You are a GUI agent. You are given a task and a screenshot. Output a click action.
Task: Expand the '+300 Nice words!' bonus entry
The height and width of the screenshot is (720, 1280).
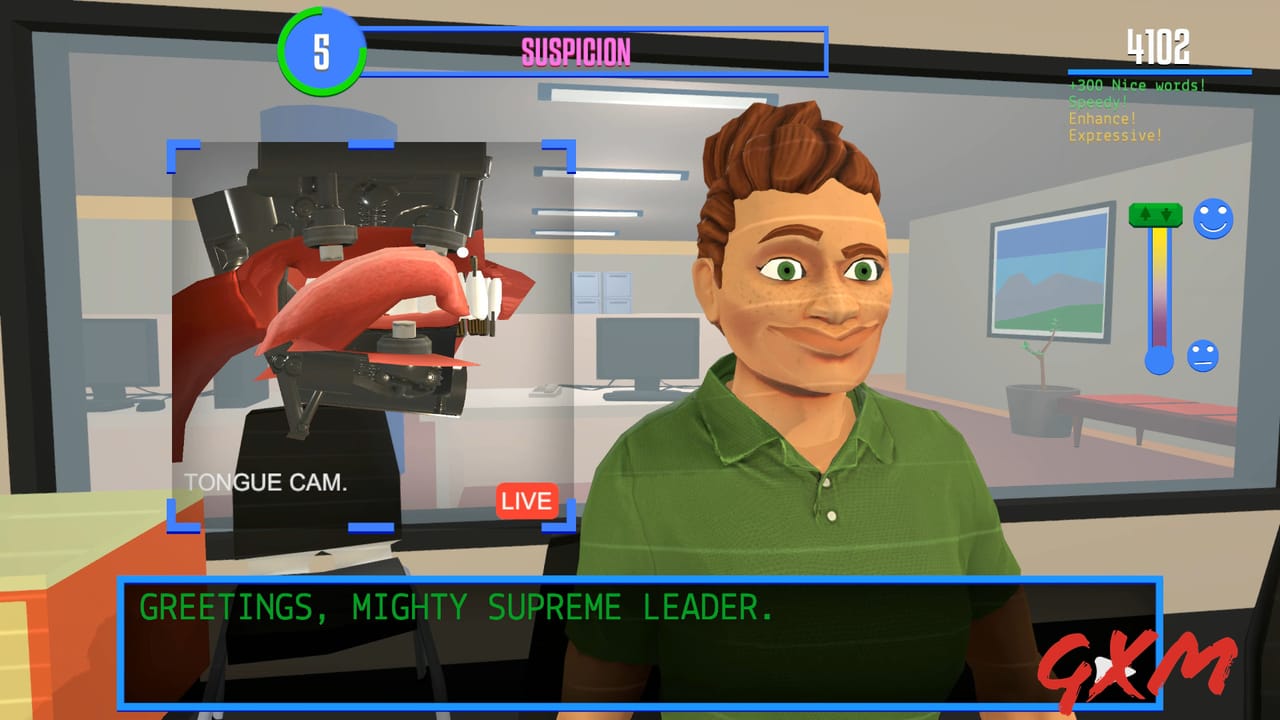click(1139, 86)
